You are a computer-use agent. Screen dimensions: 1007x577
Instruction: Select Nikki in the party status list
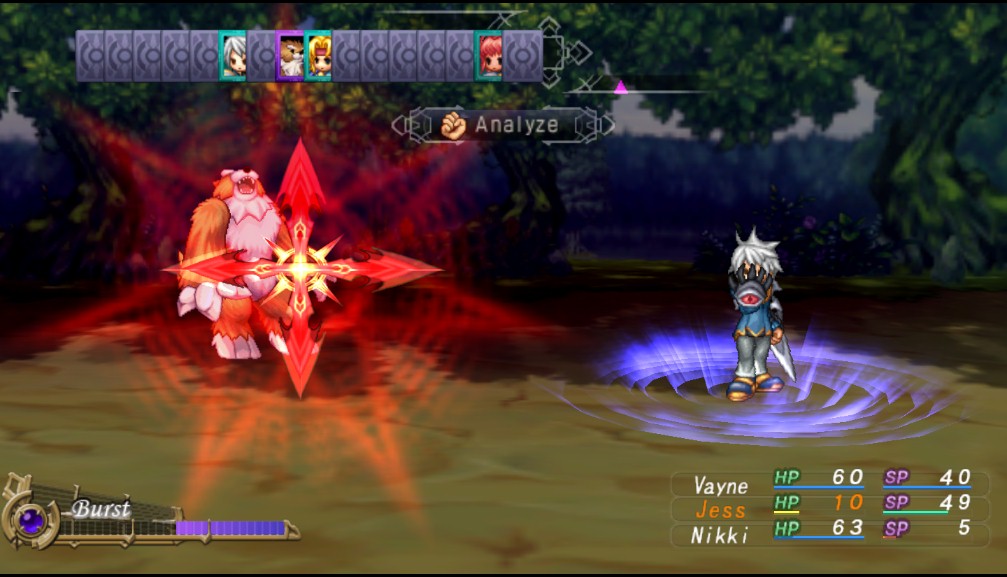point(720,535)
